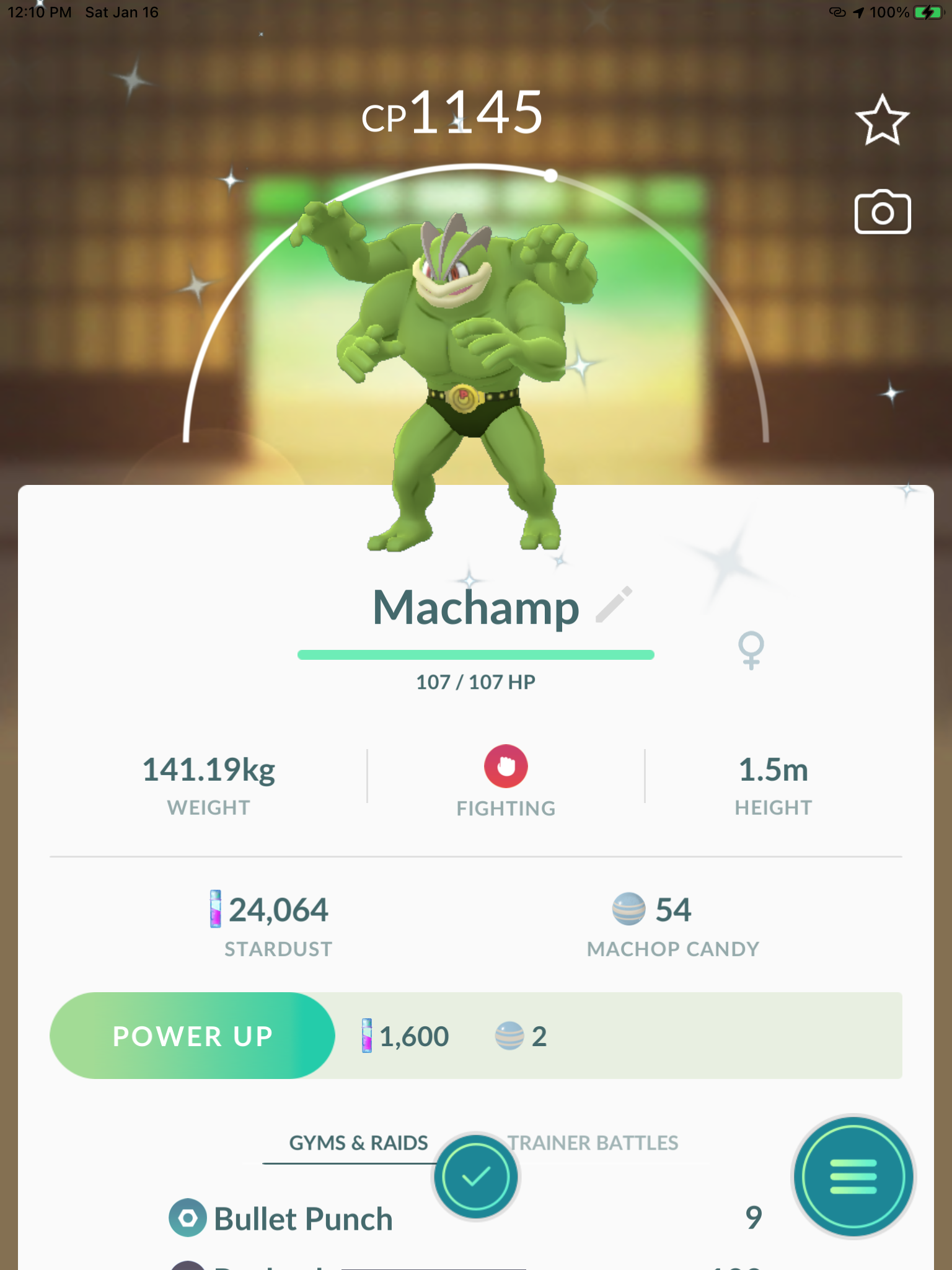Image resolution: width=952 pixels, height=1270 pixels.
Task: Tap the camera icon to take a snapshot
Action: [883, 213]
